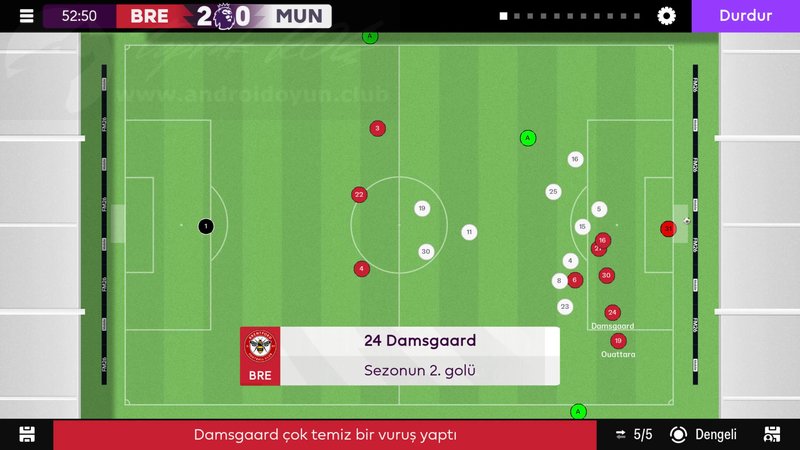
Task: Open the bottom-left home team tactics icon
Action: [x=27, y=434]
